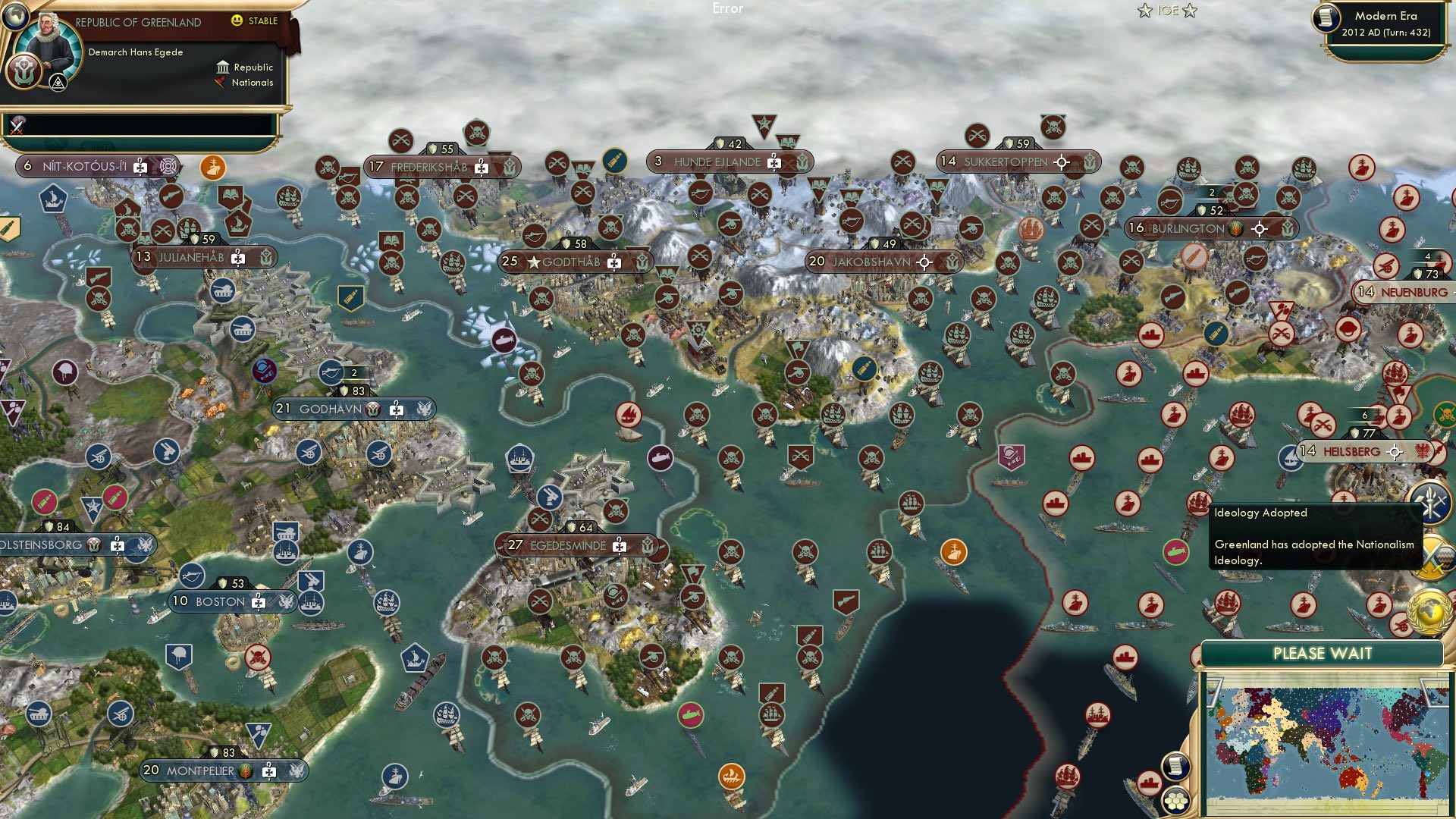Click the crossed-swords-and-shield war notification icon
The image size is (1456, 819).
[x=1432, y=556]
